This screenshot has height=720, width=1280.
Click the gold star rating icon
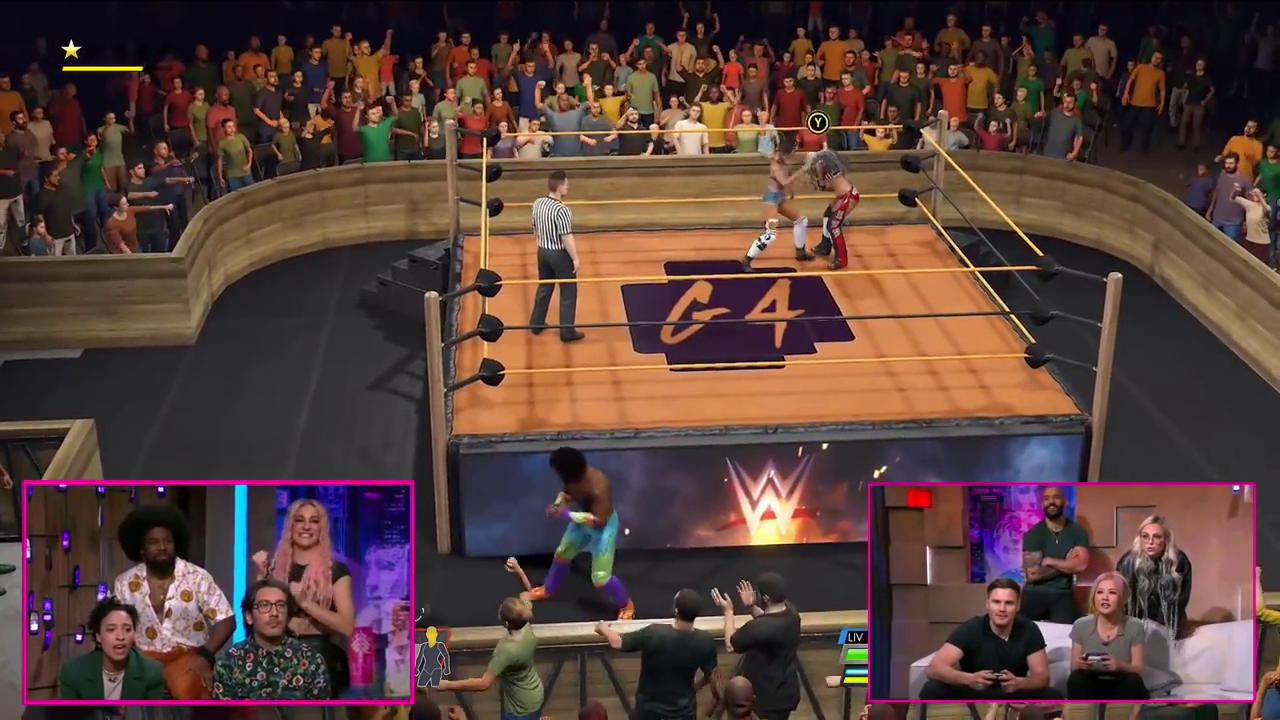click(71, 49)
